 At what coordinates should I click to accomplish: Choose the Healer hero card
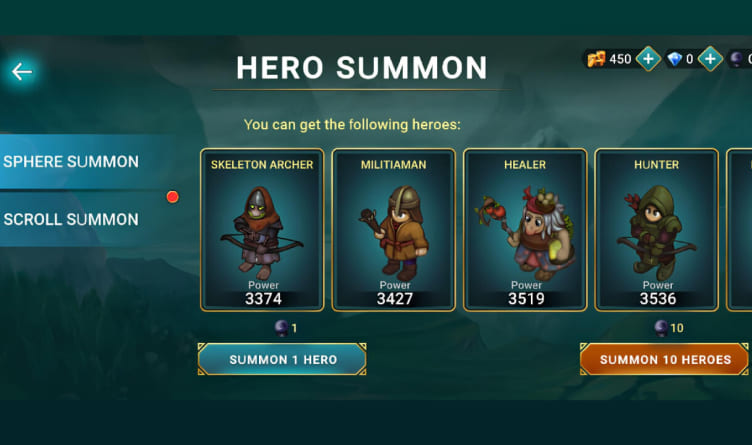tap(525, 230)
